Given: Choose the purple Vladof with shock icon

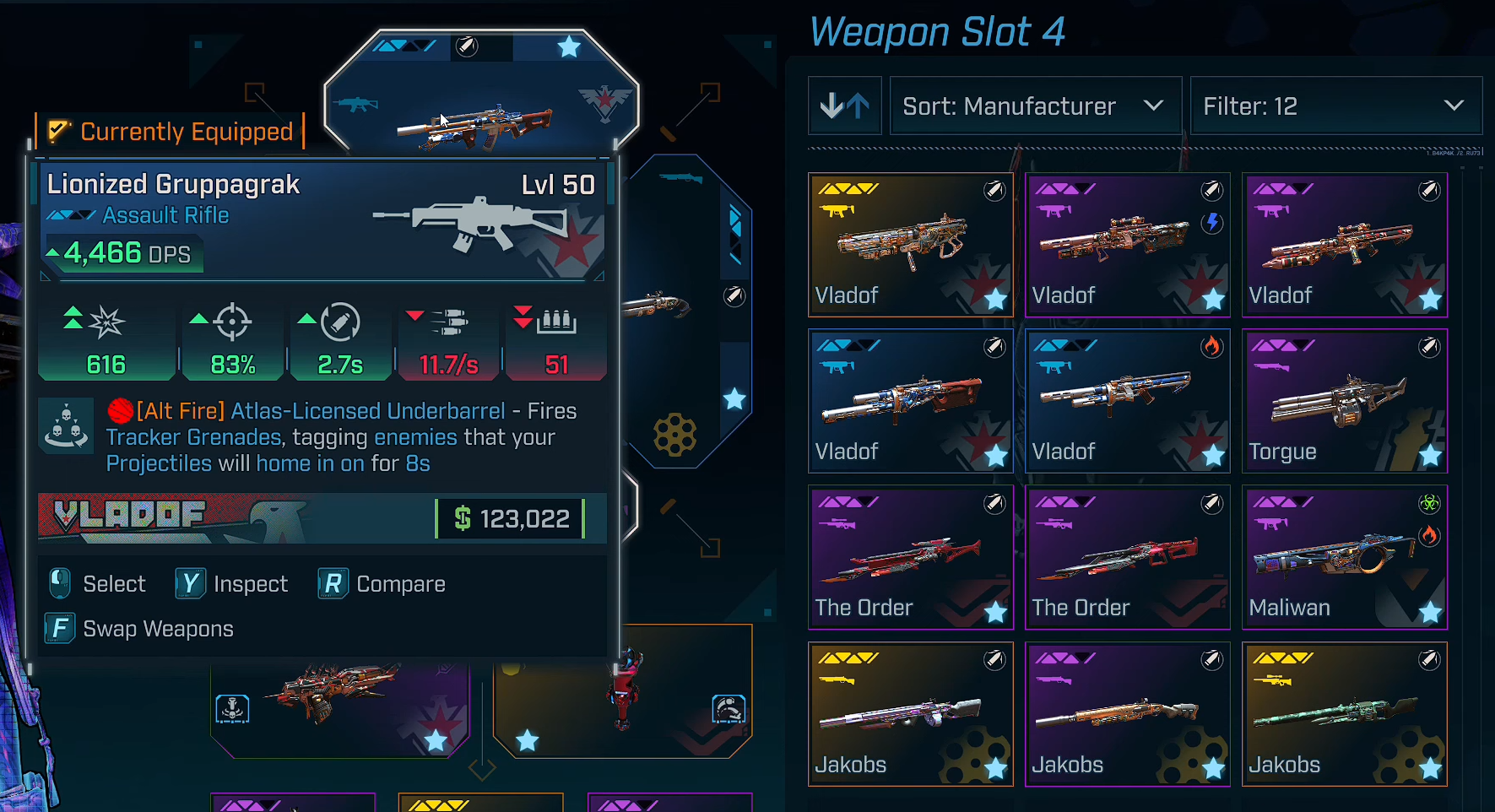Looking at the screenshot, I should click(x=1127, y=245).
